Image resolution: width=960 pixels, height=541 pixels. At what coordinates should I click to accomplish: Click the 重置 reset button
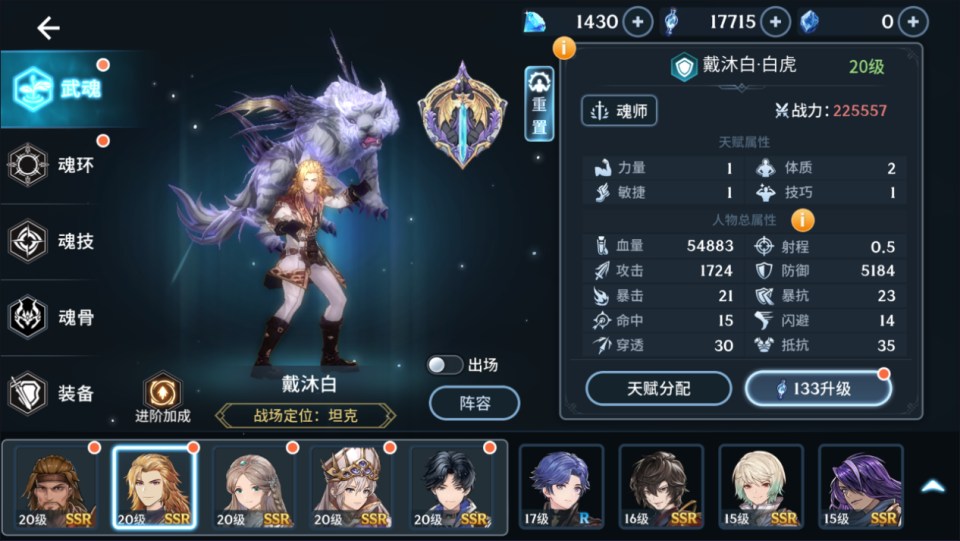point(539,104)
